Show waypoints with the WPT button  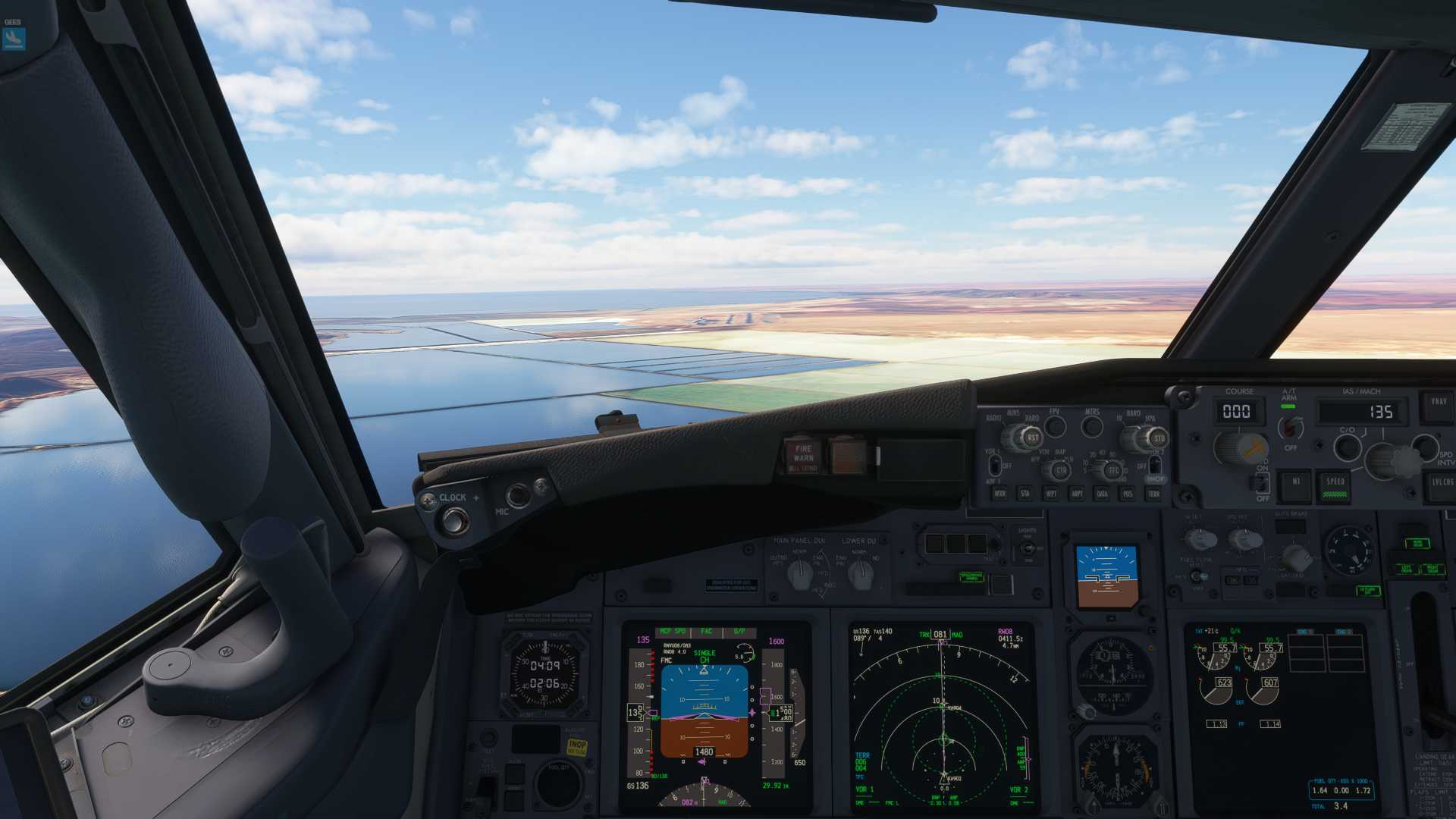pos(1051,494)
